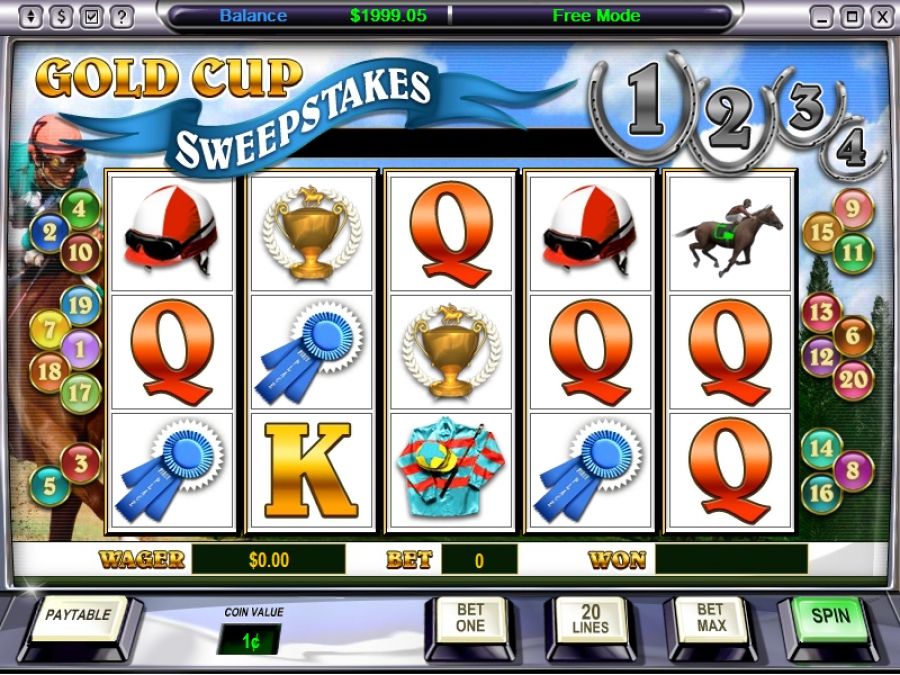Select payline 4 marker ball
This screenshot has width=900, height=675.
(80, 211)
